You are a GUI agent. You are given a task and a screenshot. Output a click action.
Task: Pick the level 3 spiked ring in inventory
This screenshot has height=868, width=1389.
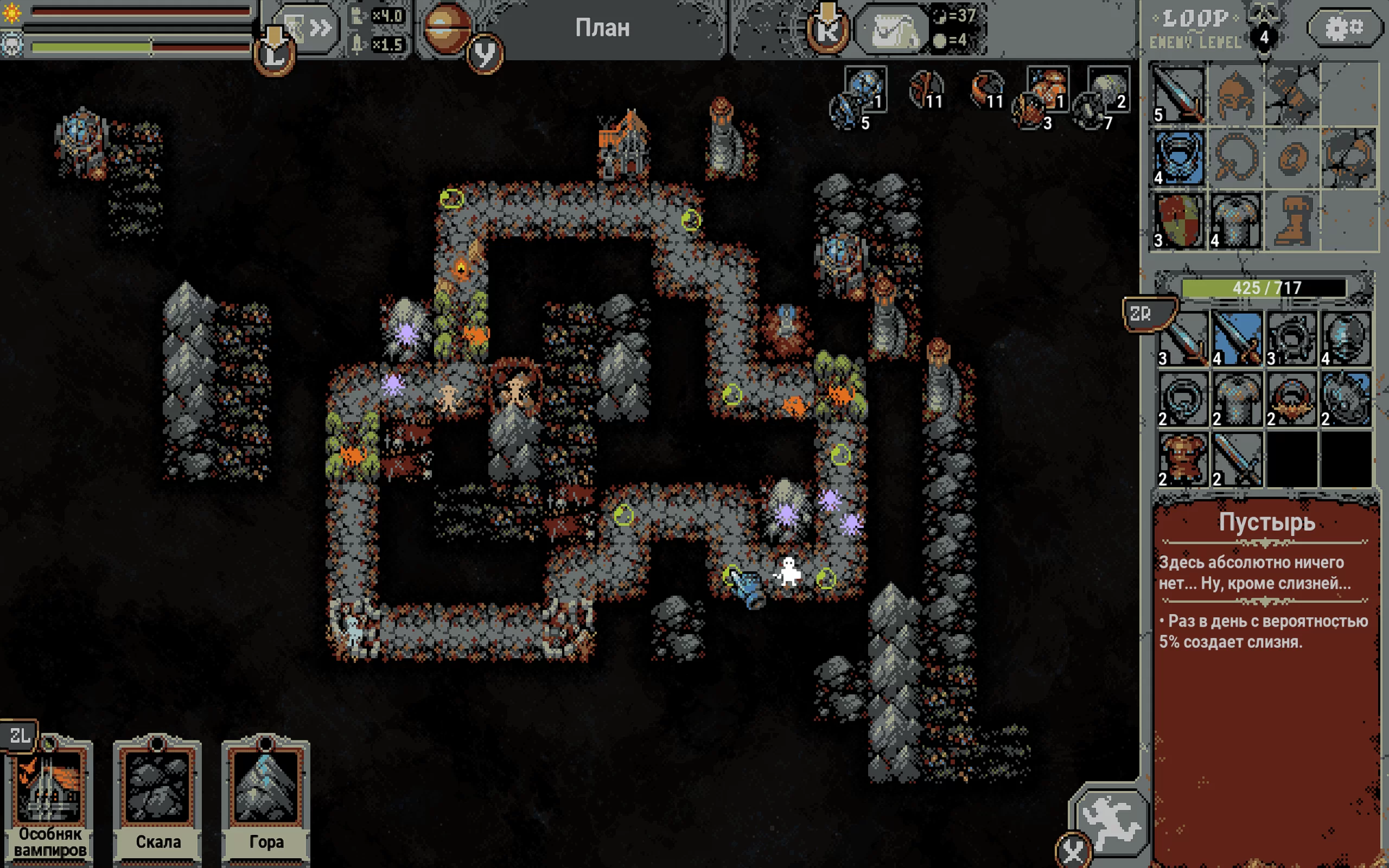click(1291, 339)
